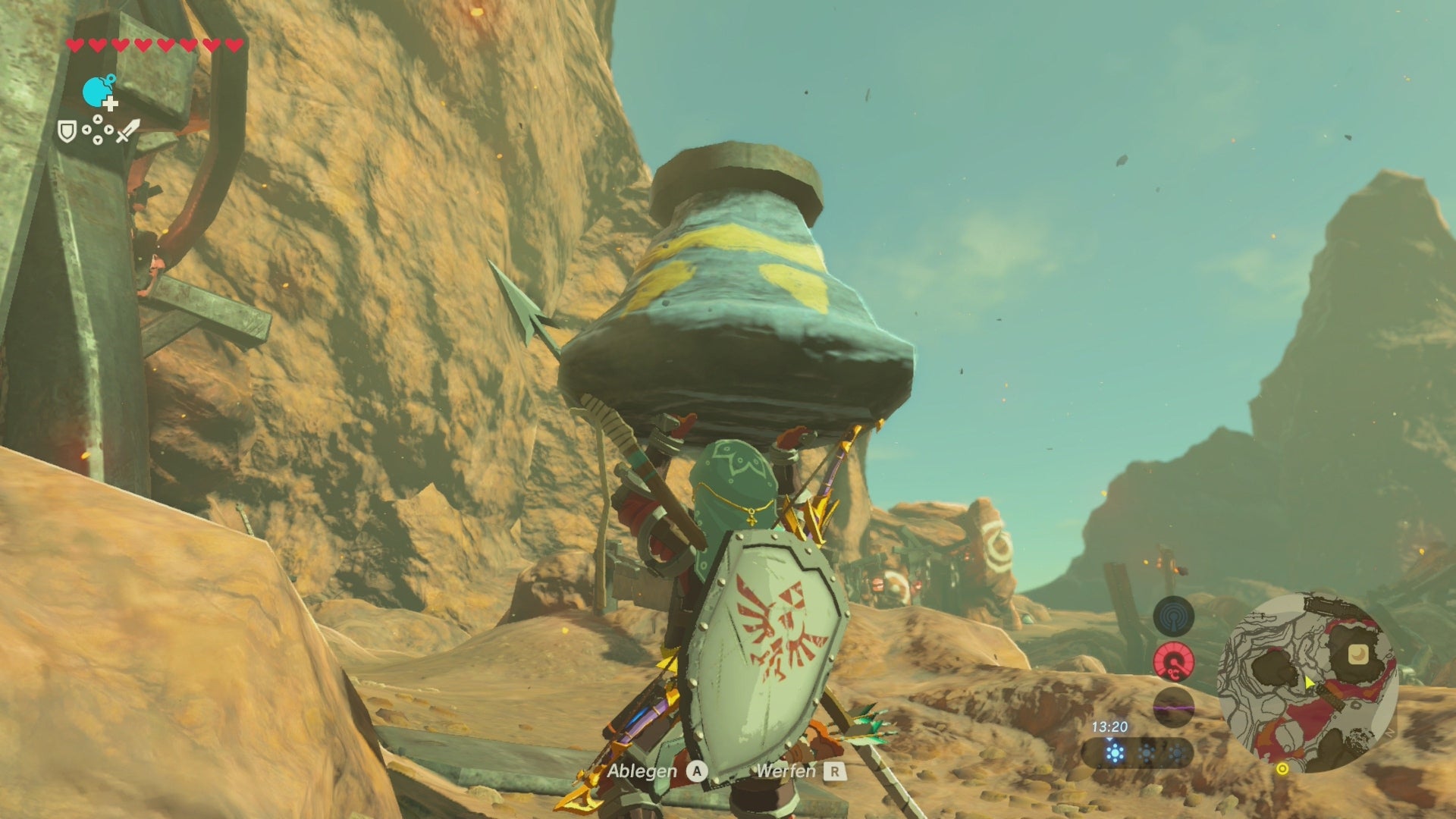Expand the d-pad left arrow shield selector
Image resolution: width=1456 pixels, height=819 pixels.
tap(86, 130)
